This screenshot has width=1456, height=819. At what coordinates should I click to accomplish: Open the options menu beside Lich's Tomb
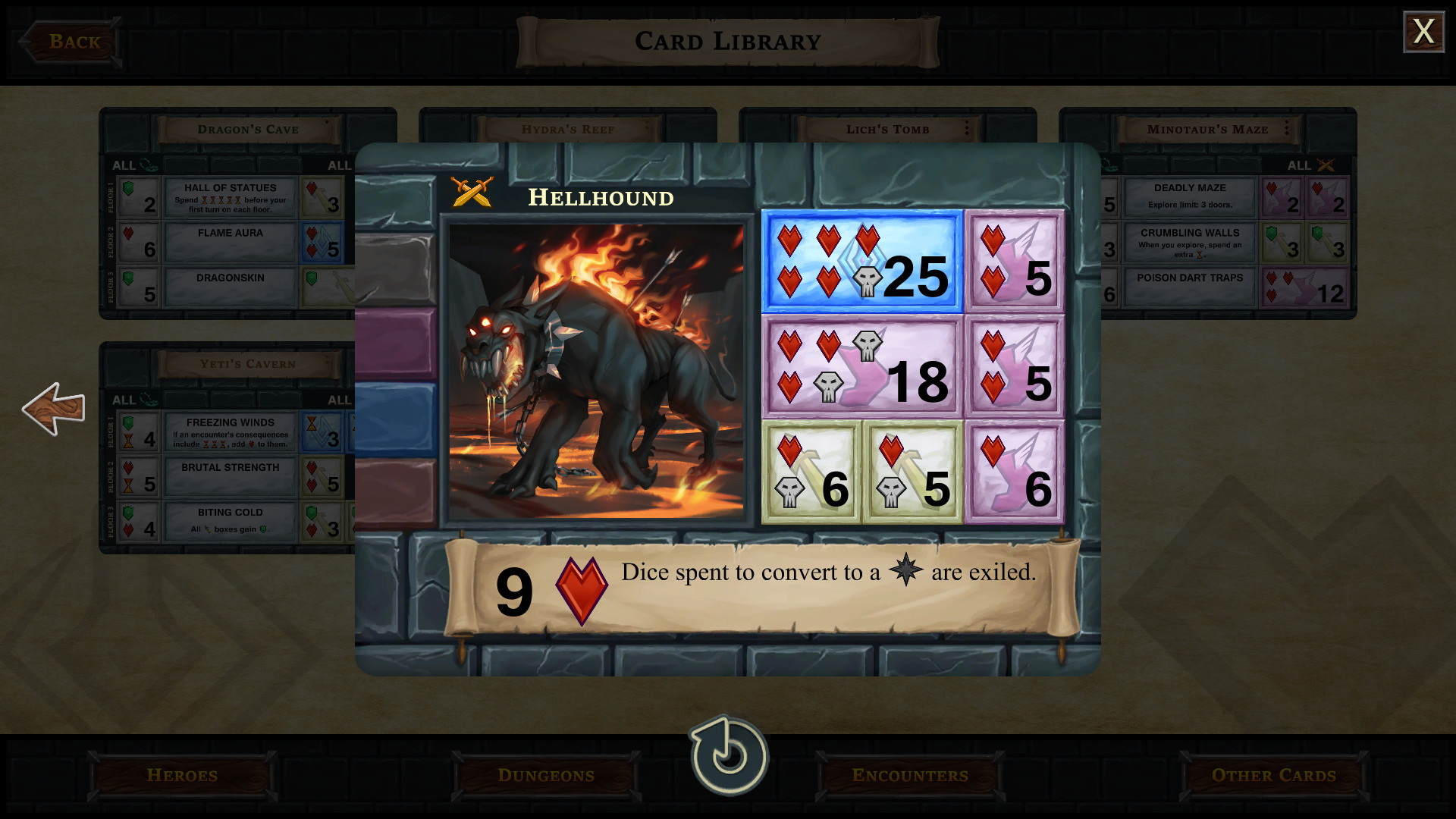(966, 129)
